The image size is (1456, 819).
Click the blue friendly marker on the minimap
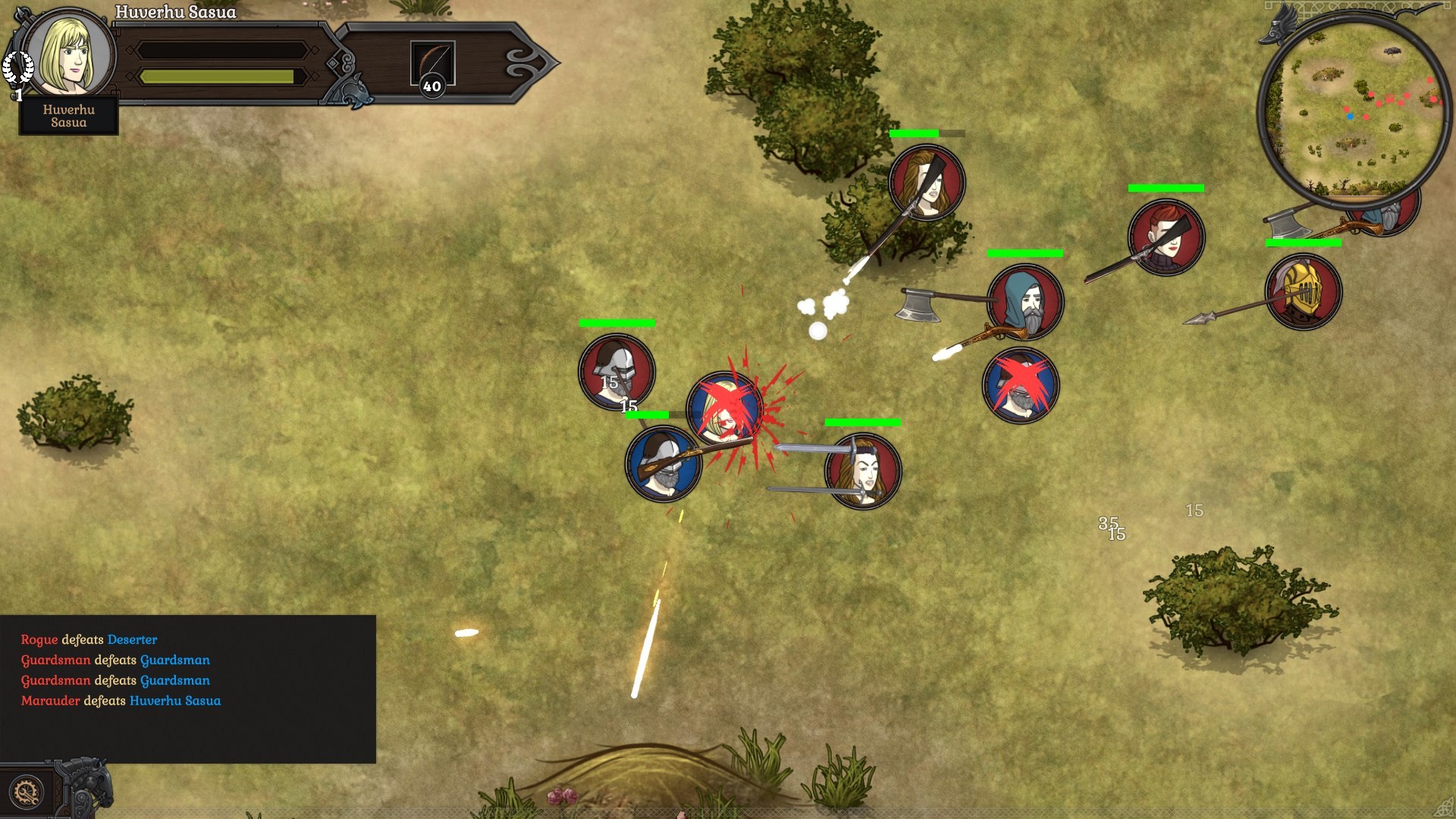pyautogui.click(x=1350, y=116)
